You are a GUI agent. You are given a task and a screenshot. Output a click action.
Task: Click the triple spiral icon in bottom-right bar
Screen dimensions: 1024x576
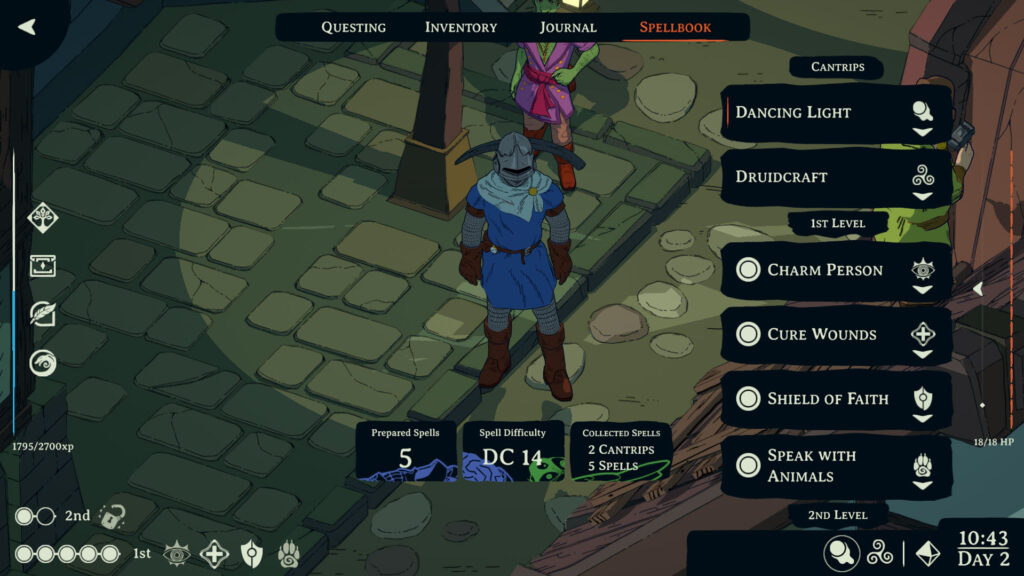880,553
